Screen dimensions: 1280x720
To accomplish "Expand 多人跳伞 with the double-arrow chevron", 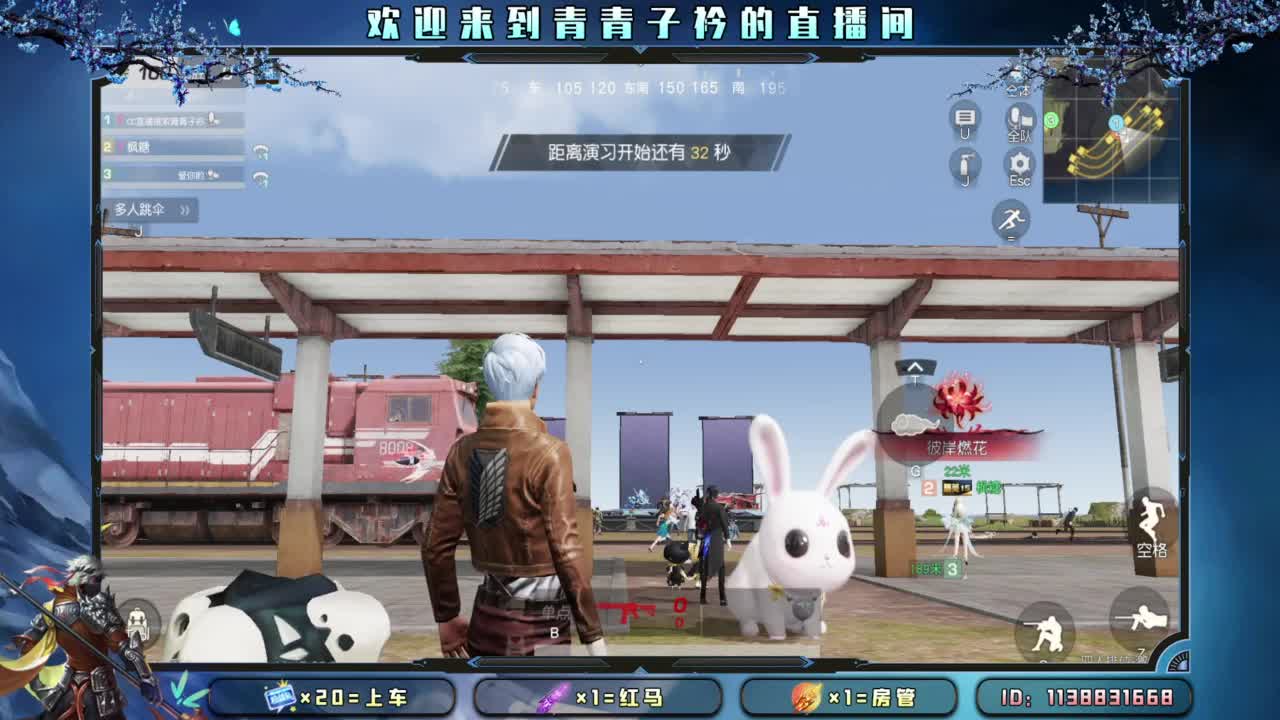I will coord(185,209).
